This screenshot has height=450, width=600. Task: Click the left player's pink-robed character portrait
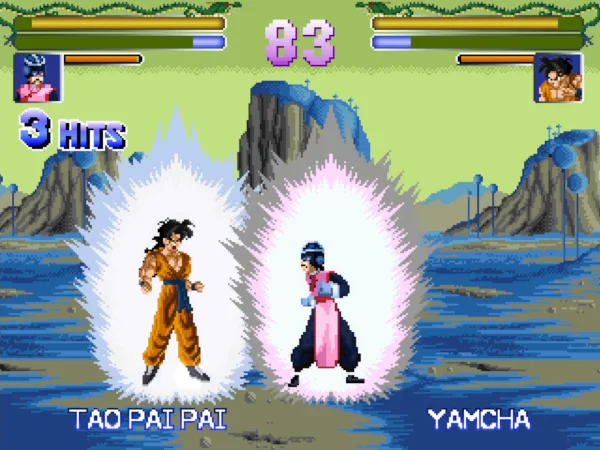37,77
